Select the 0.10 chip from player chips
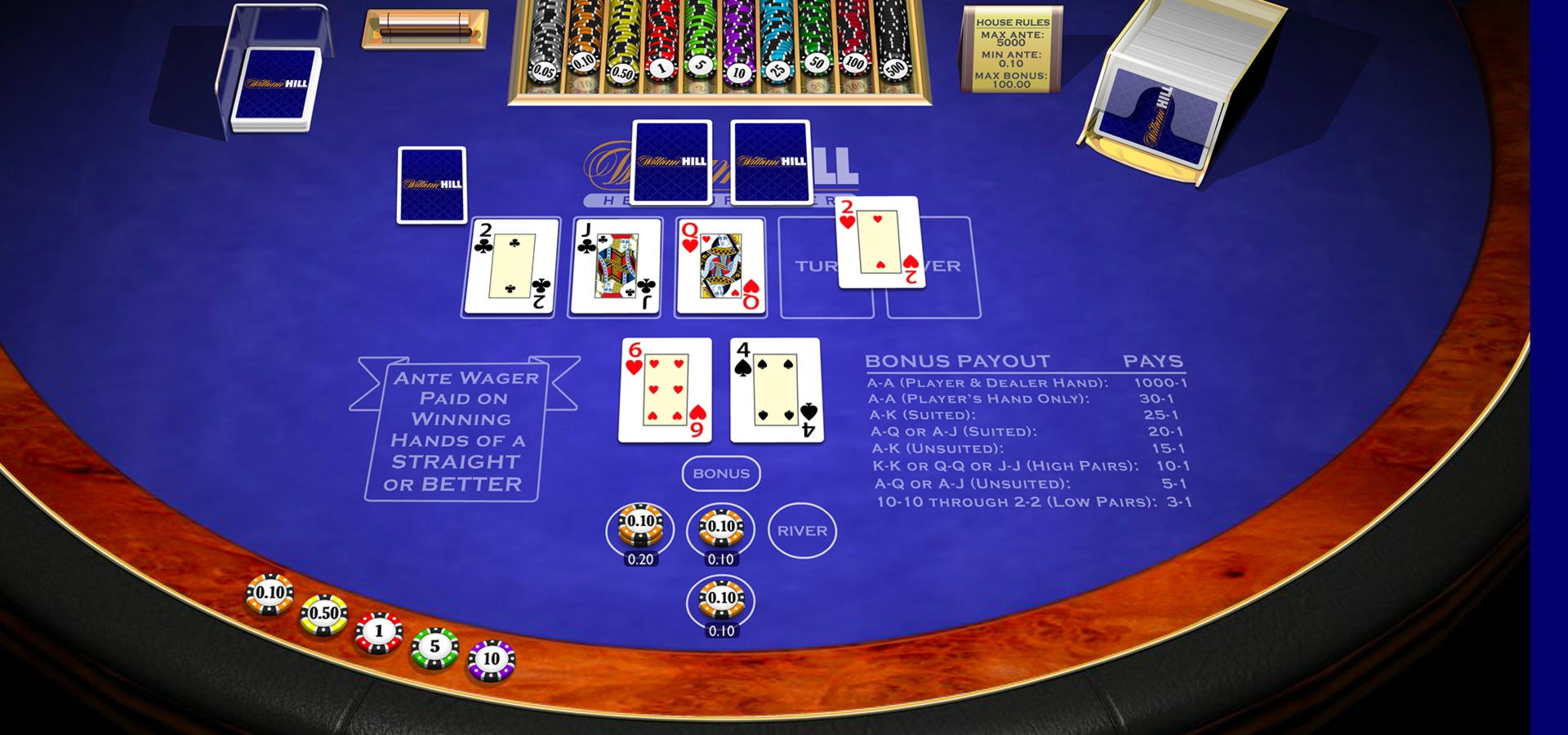Screen dimensions: 1568x735 click(269, 594)
